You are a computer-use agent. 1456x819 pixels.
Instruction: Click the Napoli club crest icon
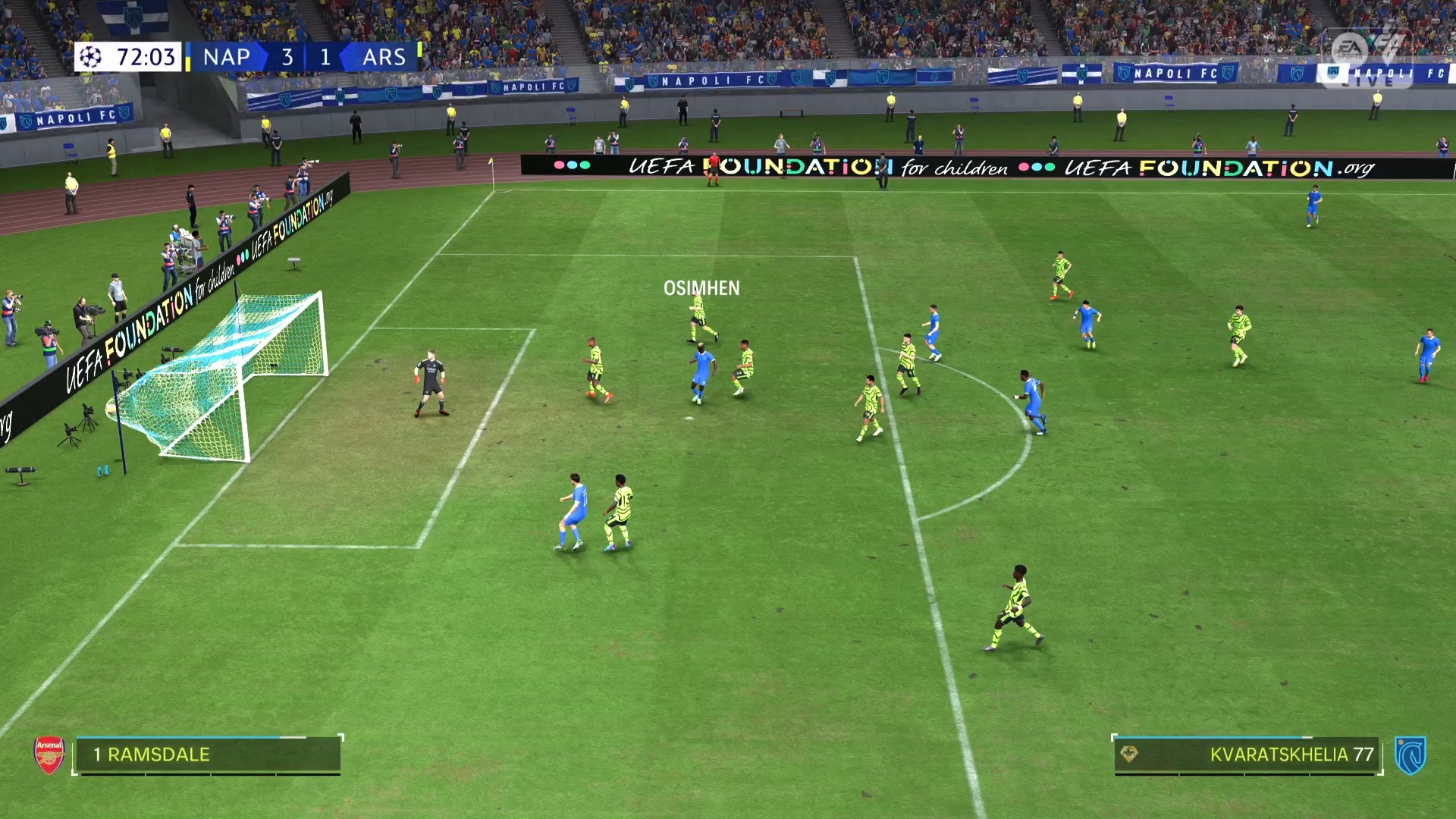[1410, 755]
